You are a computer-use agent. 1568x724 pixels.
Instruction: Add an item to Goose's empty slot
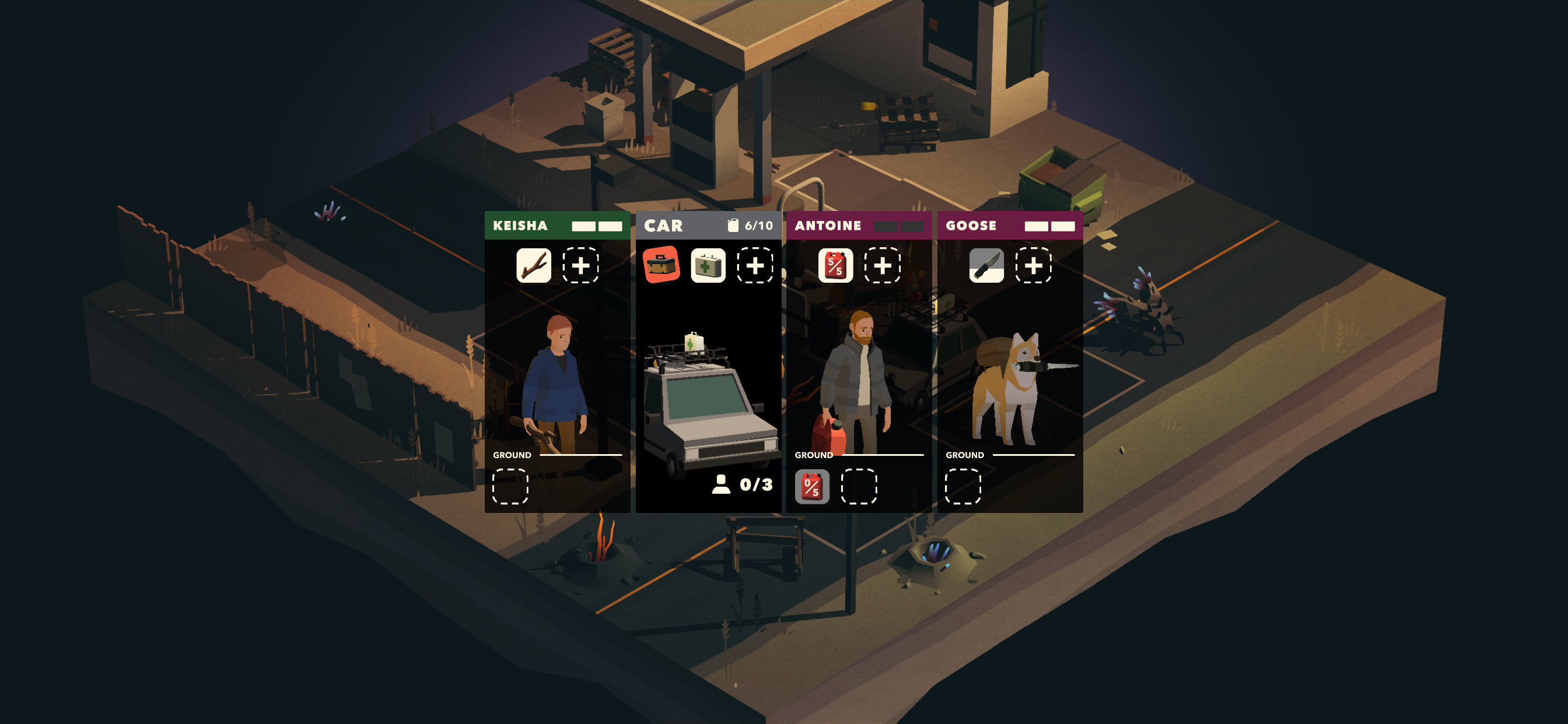[x=1033, y=265]
